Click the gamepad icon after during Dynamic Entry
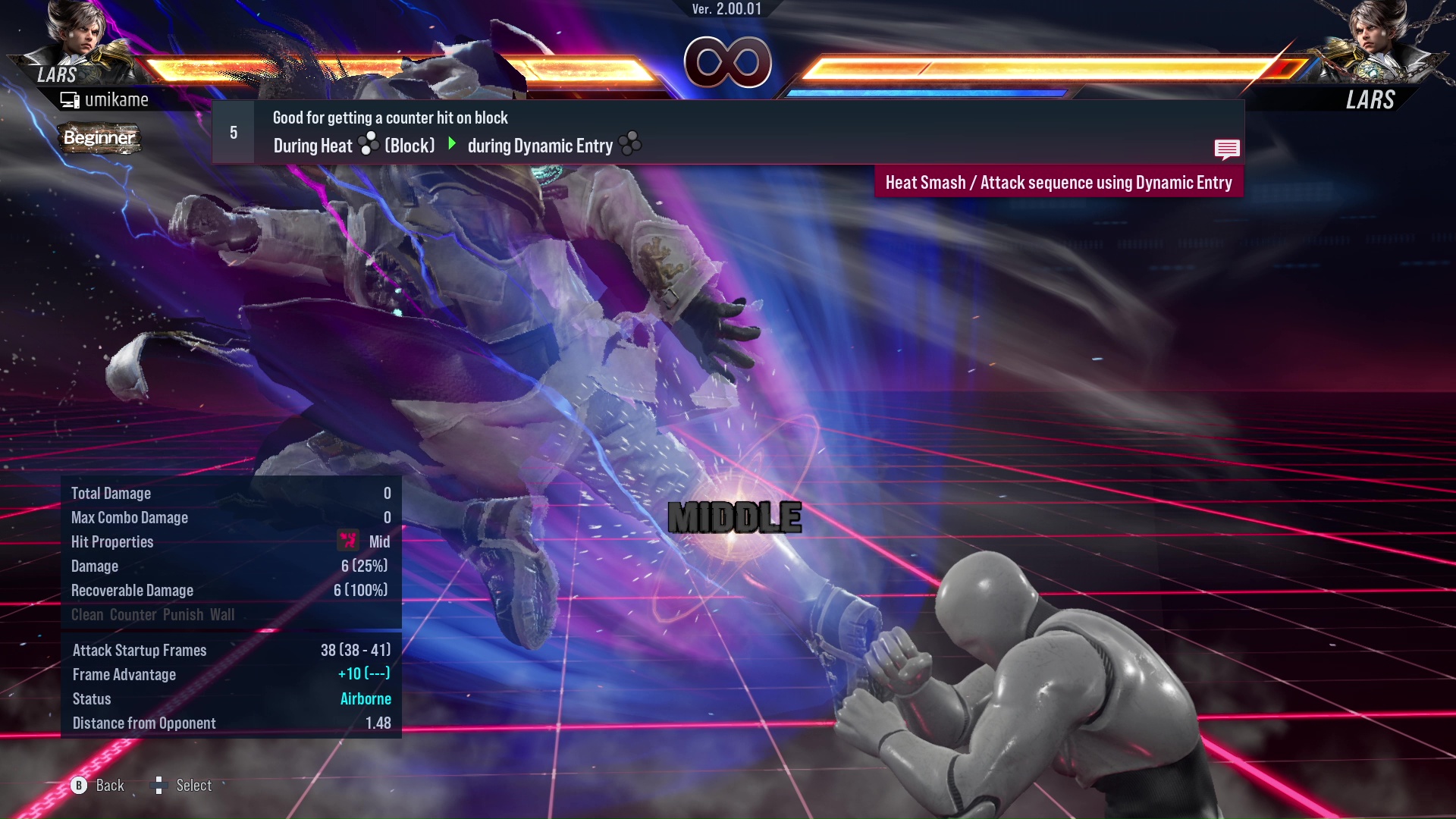The width and height of the screenshot is (1456, 819). pyautogui.click(x=630, y=144)
